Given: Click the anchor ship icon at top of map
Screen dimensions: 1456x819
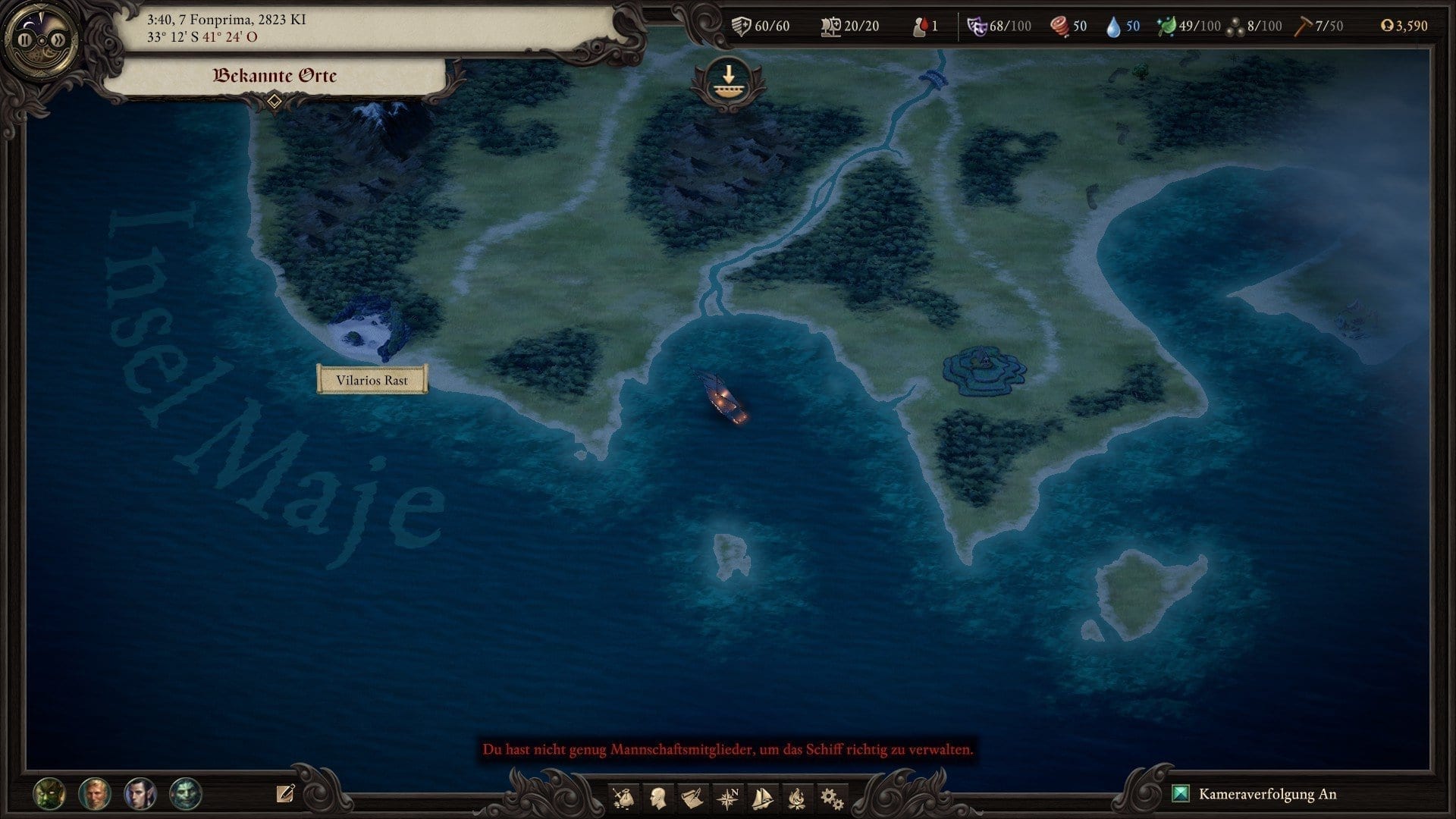Looking at the screenshot, I should tap(728, 82).
